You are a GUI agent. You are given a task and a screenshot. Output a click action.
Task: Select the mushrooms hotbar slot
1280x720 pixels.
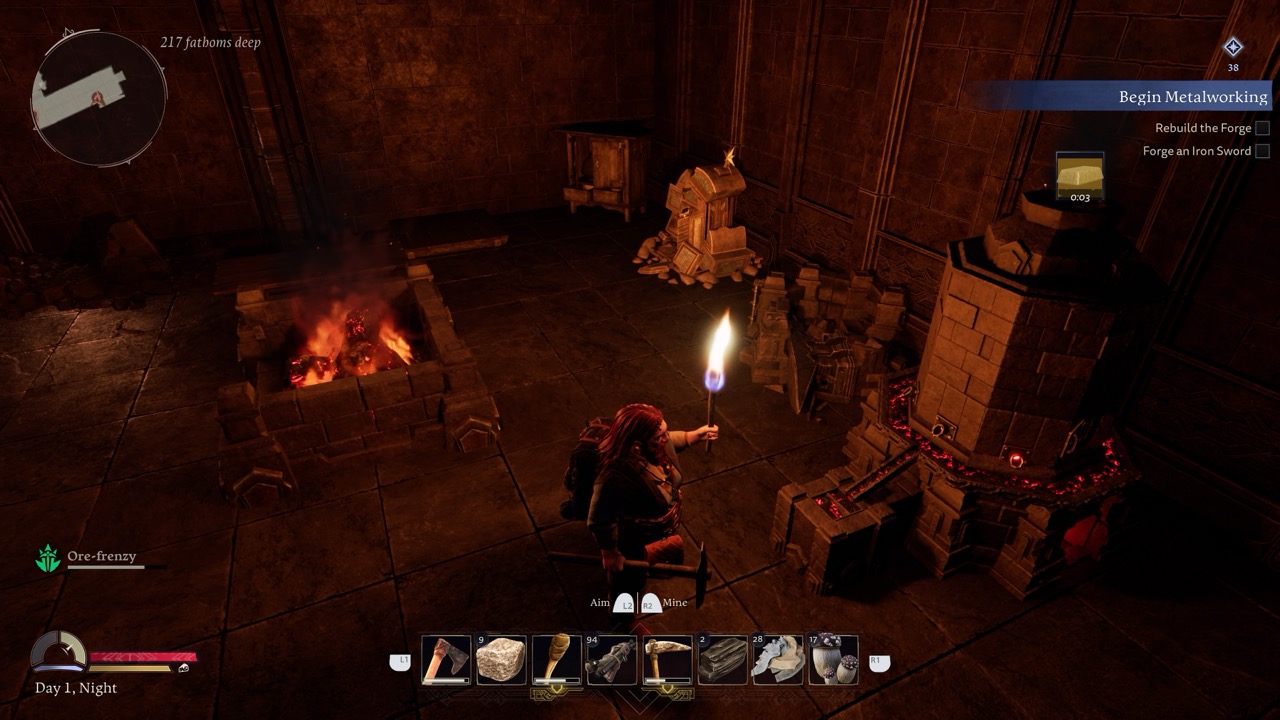click(x=833, y=660)
